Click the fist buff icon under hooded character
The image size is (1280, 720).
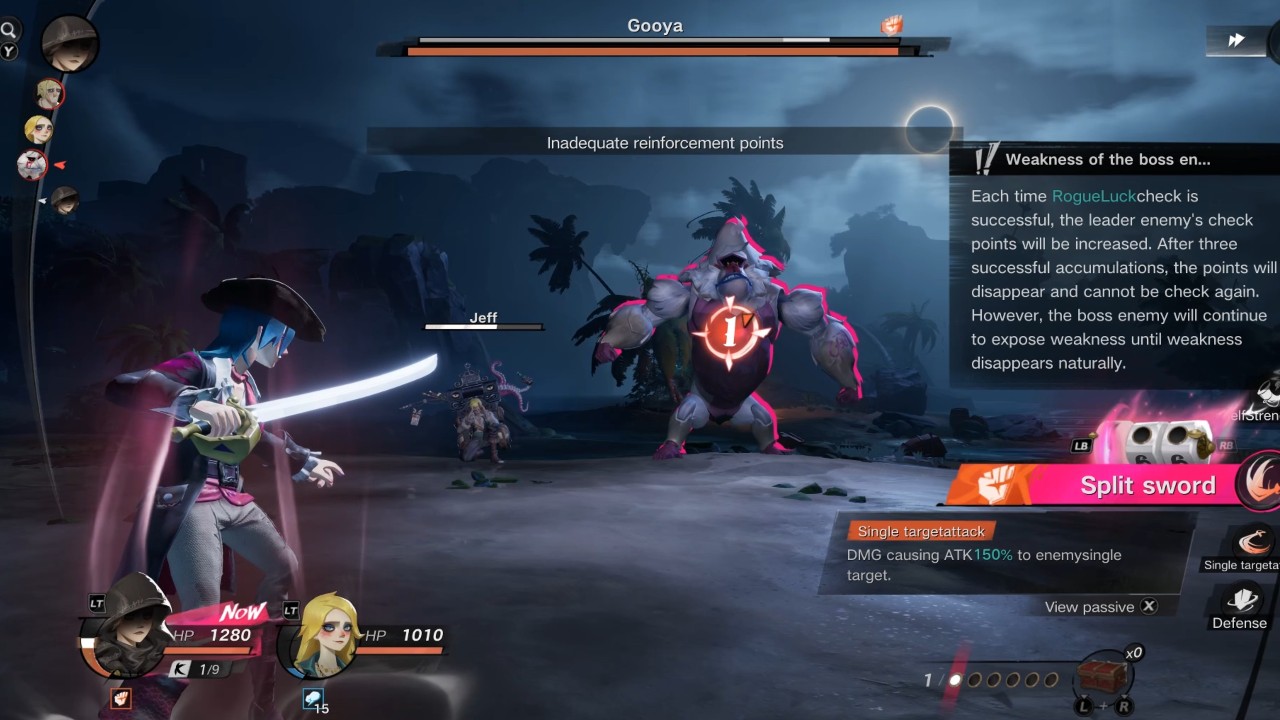tap(121, 698)
